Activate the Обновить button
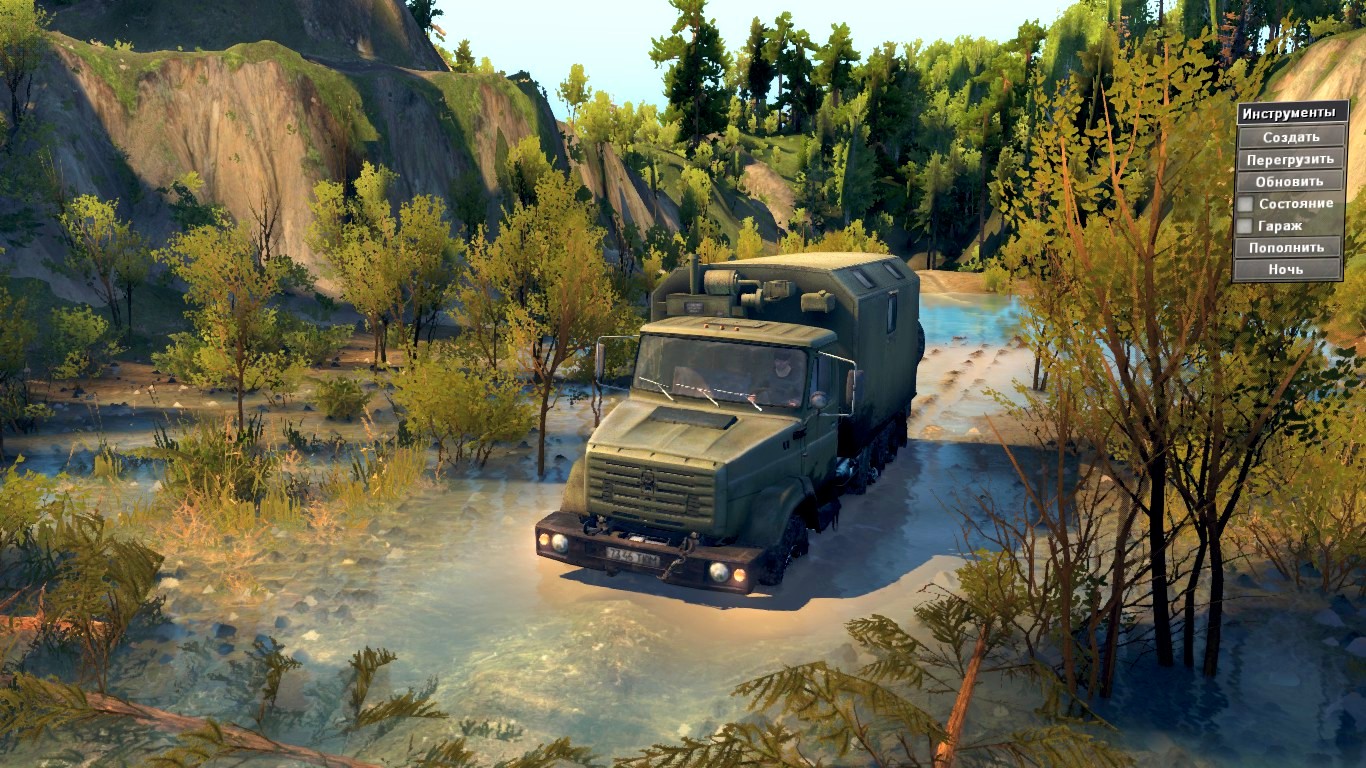The width and height of the screenshot is (1366, 768). 1289,181
